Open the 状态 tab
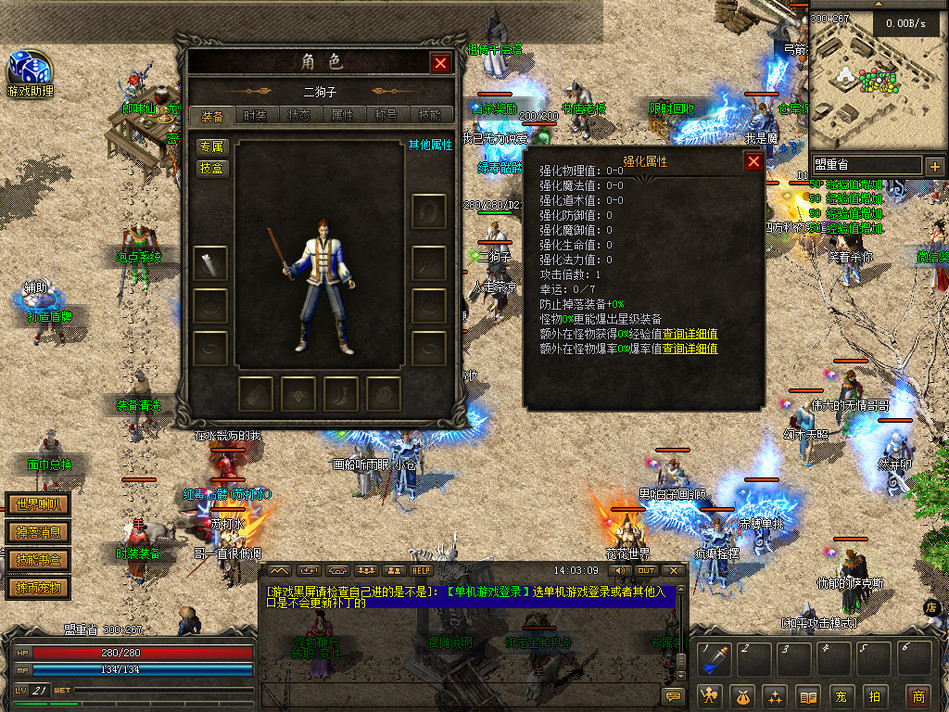This screenshot has width=949, height=712. pos(299,115)
